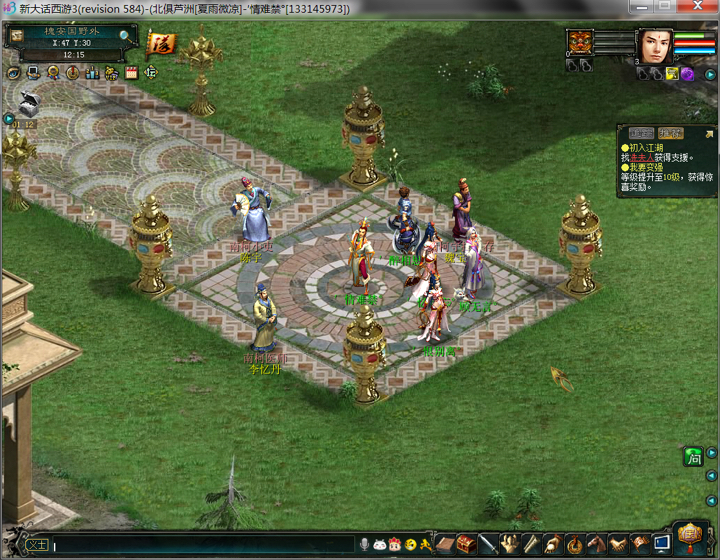
Task: Open the blue monitor system icon
Action: (x=661, y=544)
